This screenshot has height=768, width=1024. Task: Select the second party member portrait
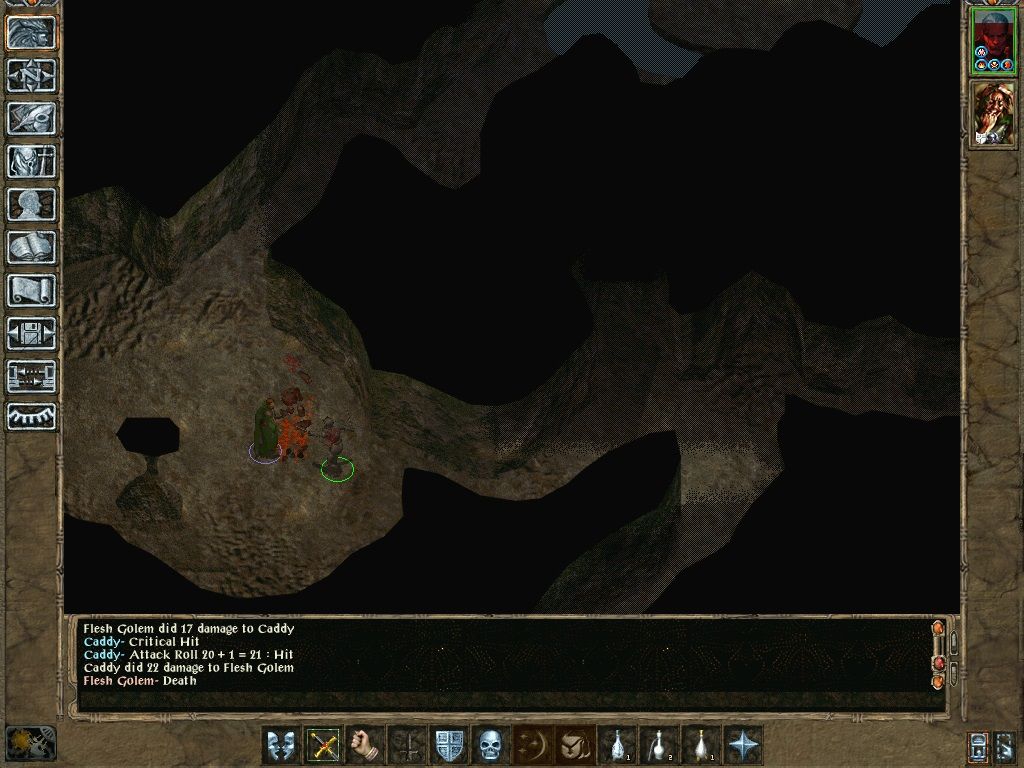click(993, 113)
